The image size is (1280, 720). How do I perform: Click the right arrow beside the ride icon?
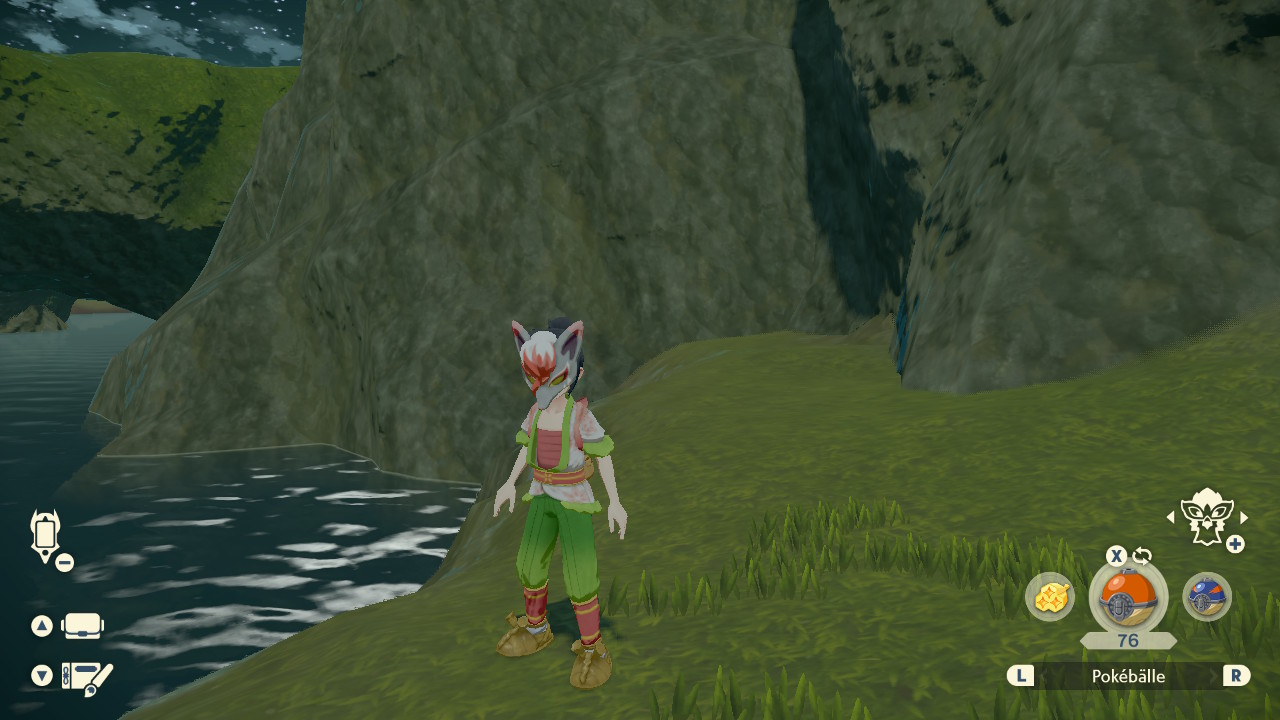tap(1244, 517)
